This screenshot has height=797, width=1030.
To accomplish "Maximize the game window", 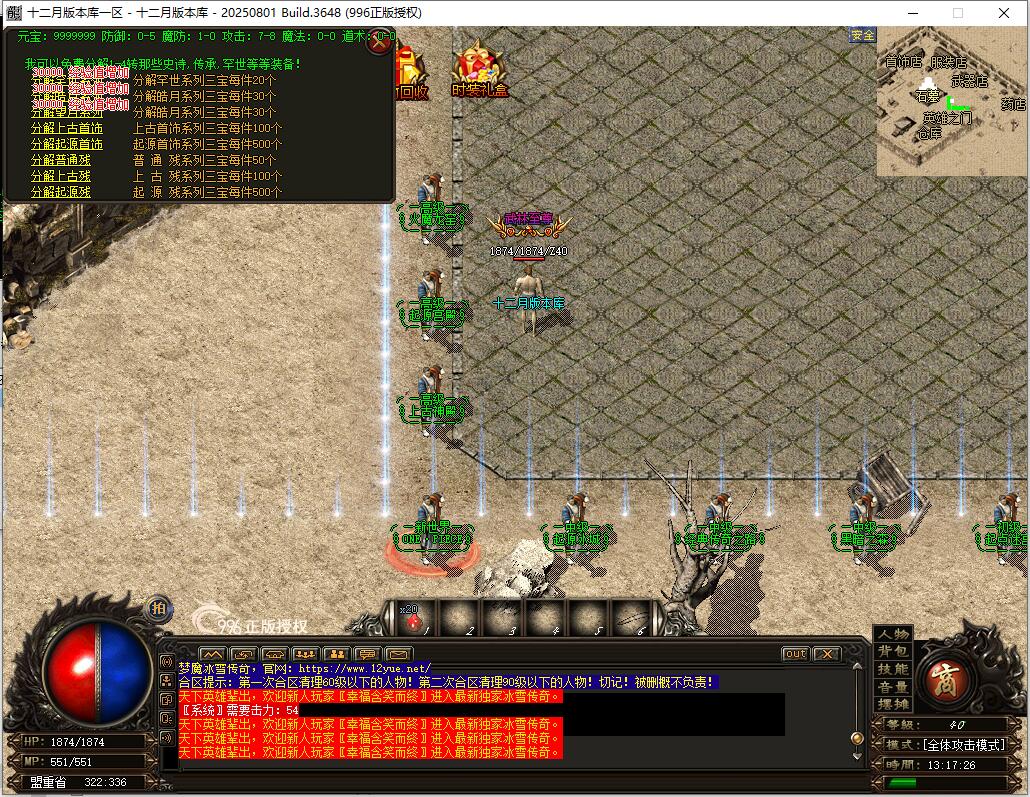I will click(x=957, y=13).
